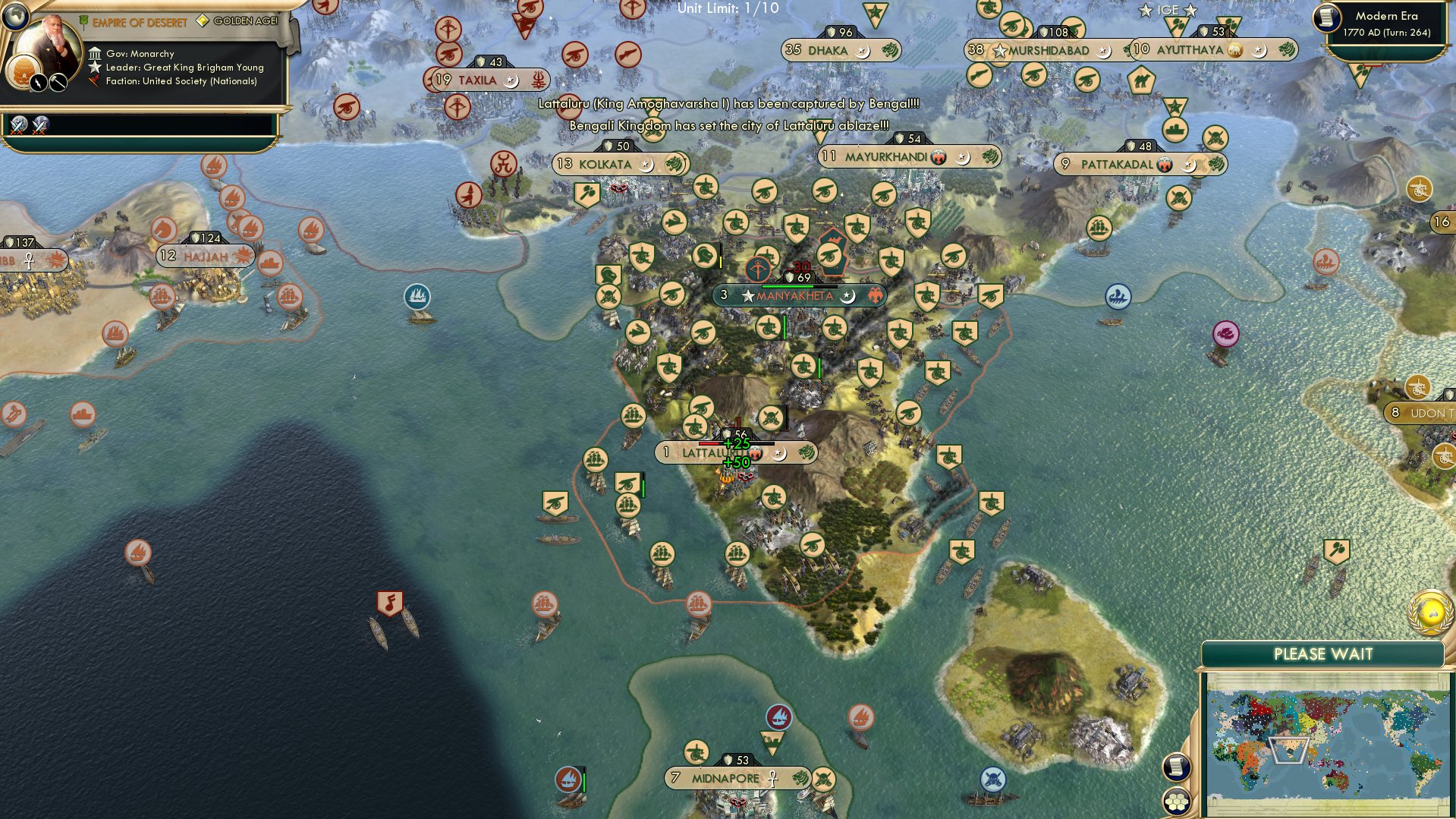Click the PLEASE WAIT banner

tap(1324, 654)
